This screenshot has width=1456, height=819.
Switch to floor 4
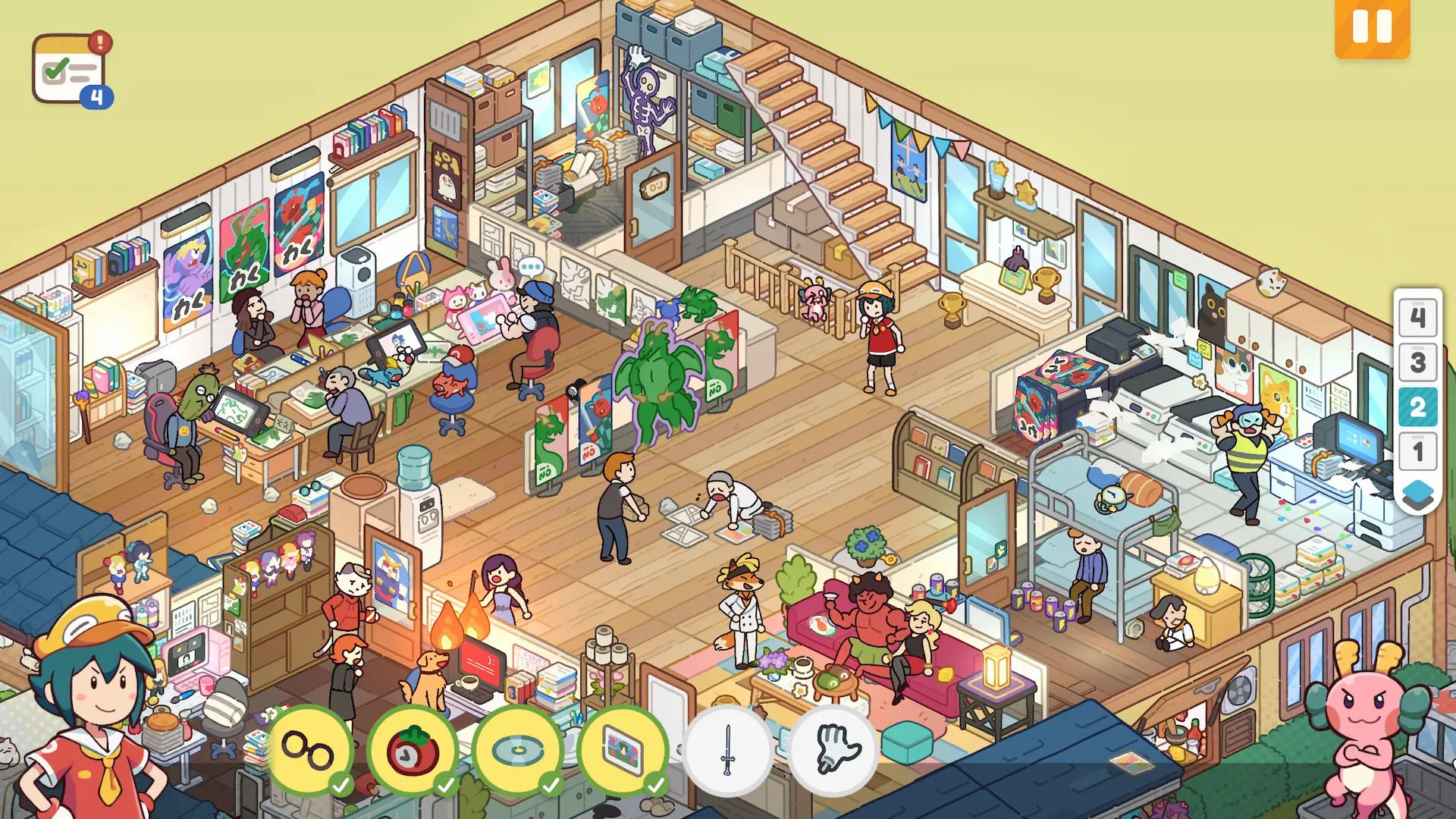(1417, 317)
